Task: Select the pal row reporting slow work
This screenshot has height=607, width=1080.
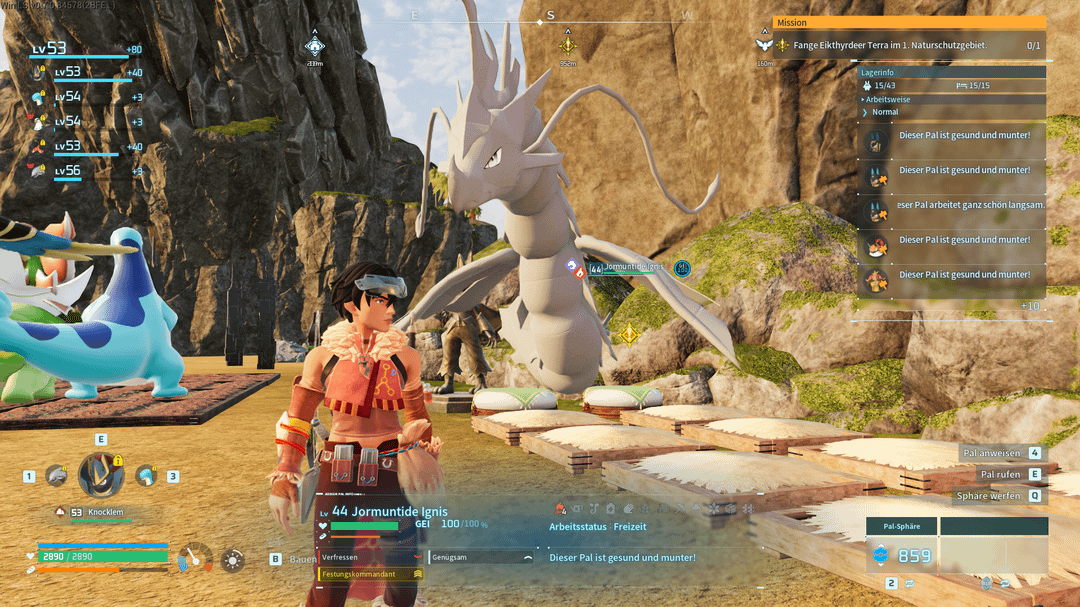Action: pyautogui.click(x=955, y=205)
